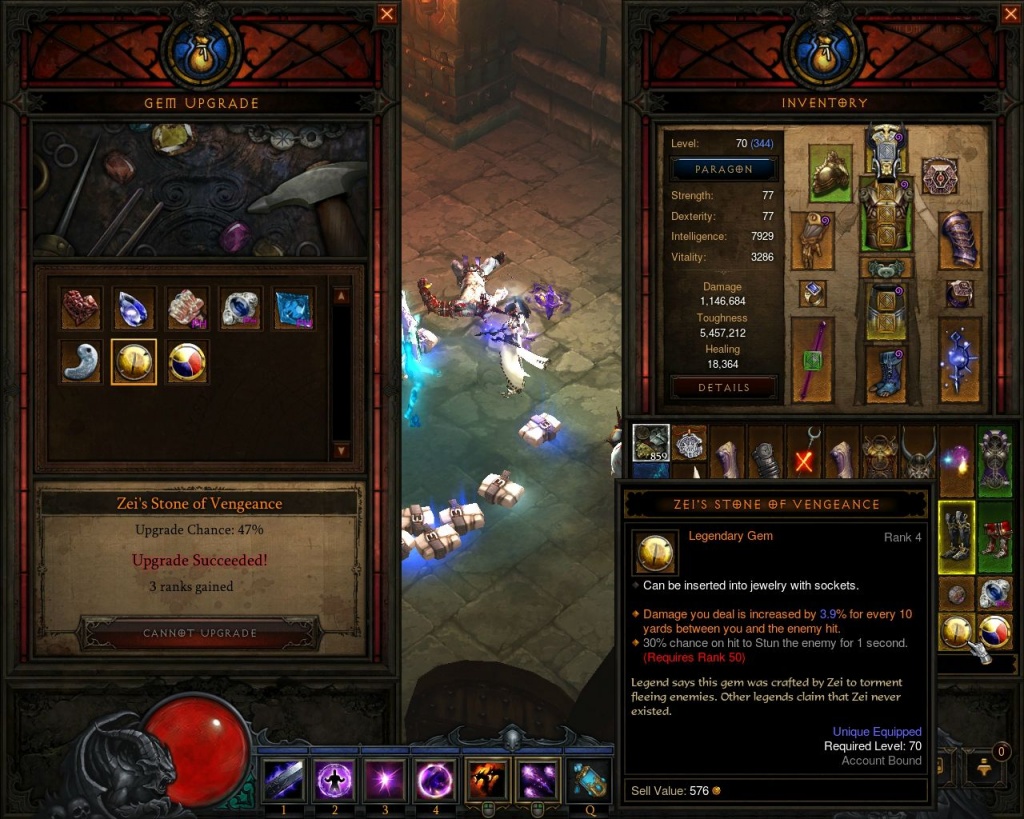This screenshot has width=1024, height=819.
Task: Select the grey comma-shaped gem
Action: tap(81, 362)
